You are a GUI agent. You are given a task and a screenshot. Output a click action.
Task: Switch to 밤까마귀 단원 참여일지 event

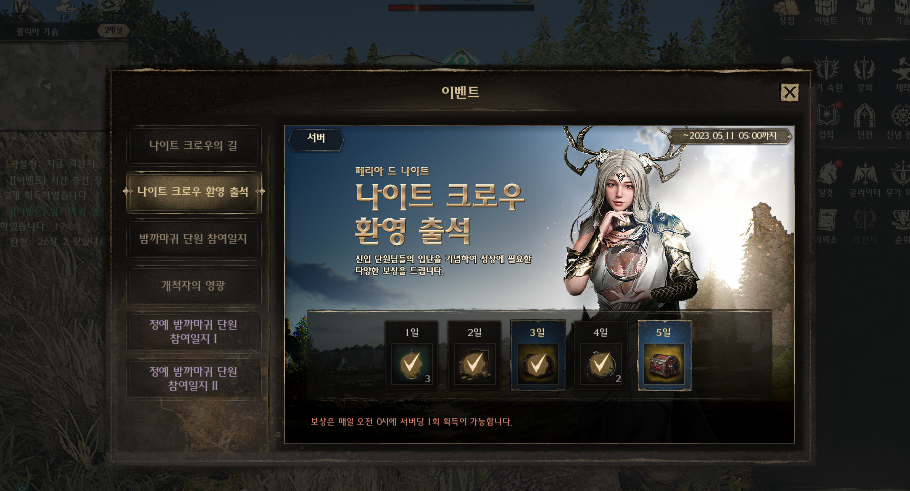(x=193, y=239)
